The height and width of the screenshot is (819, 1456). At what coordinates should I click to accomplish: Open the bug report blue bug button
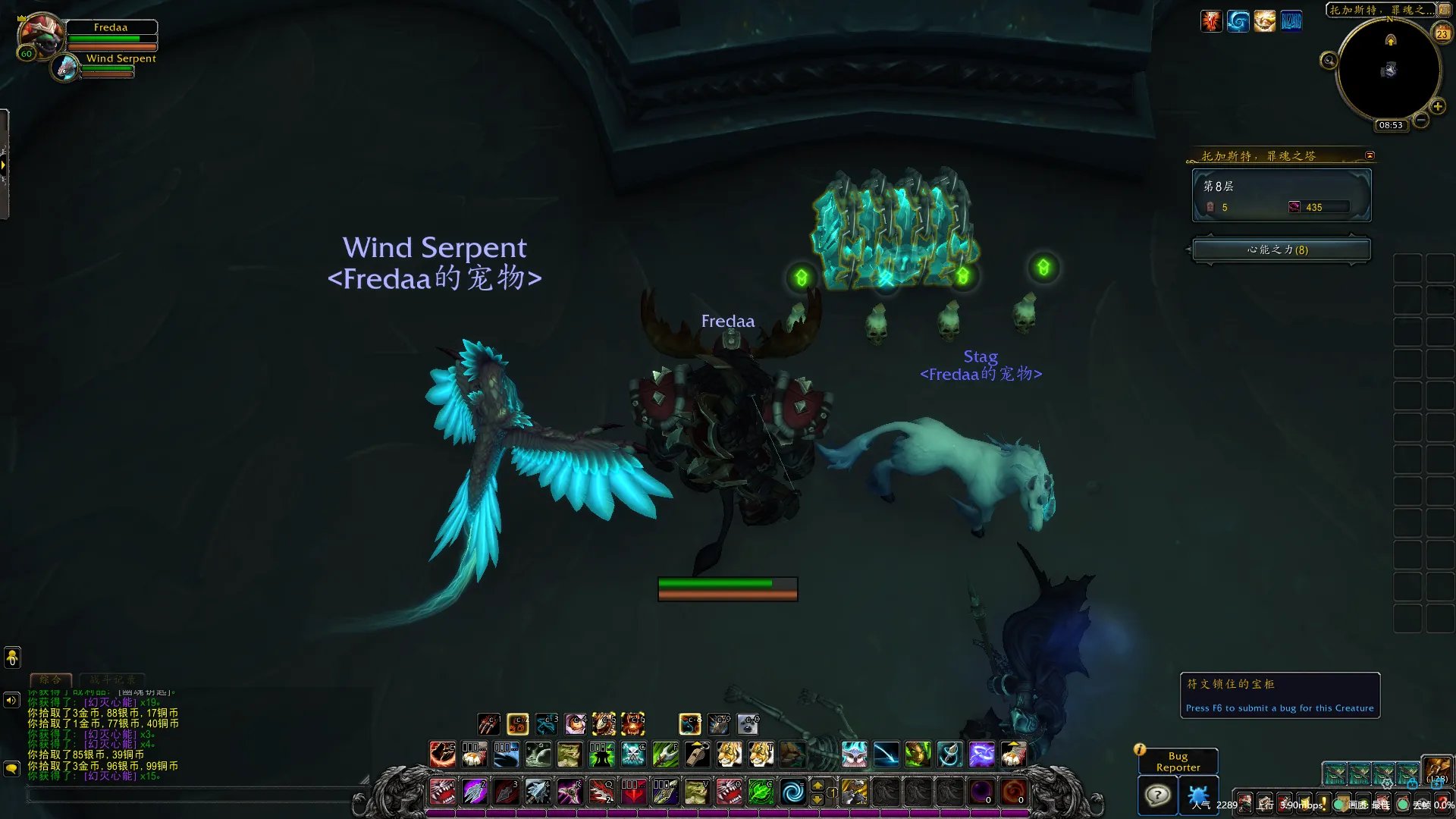coord(1198,796)
